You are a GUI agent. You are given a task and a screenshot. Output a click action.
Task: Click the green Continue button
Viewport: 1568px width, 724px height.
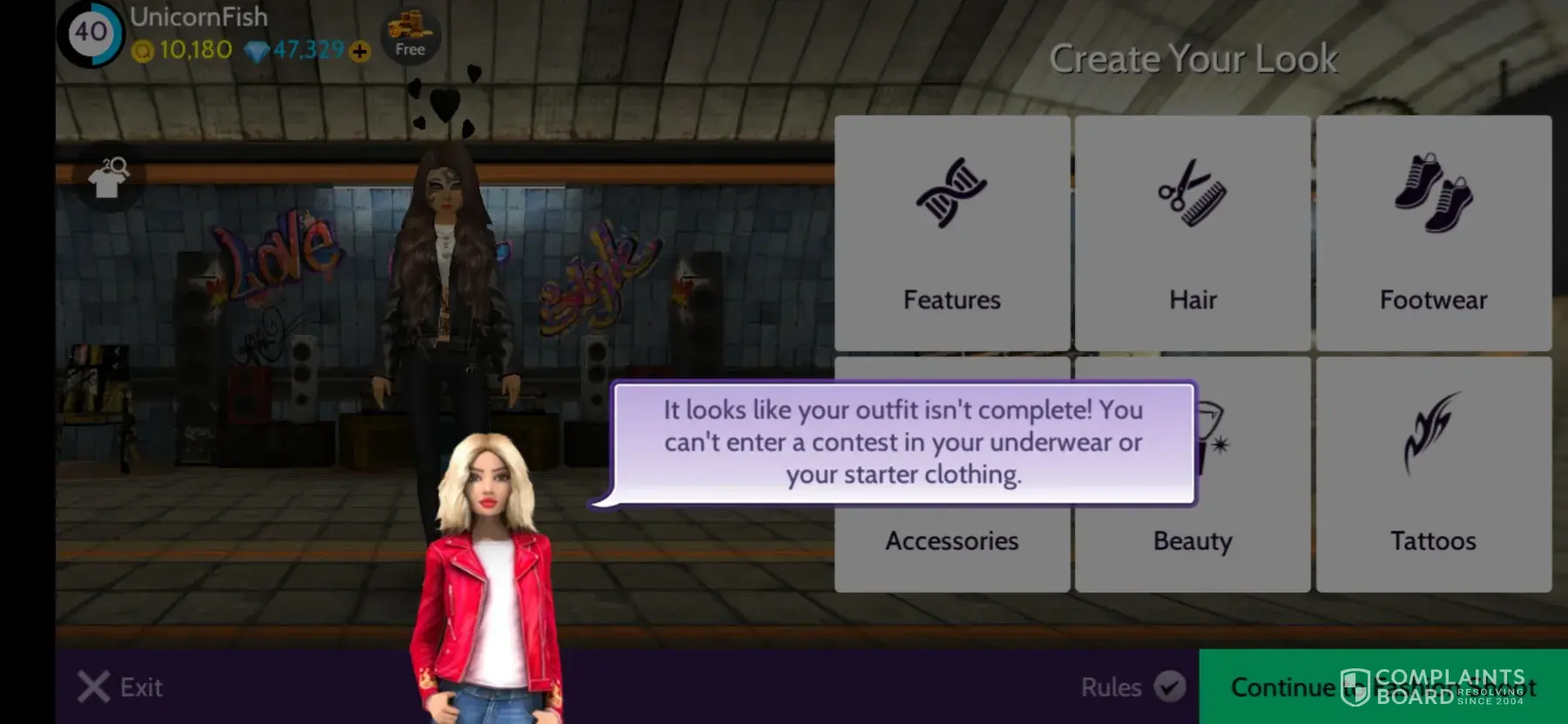pyautogui.click(x=1281, y=687)
